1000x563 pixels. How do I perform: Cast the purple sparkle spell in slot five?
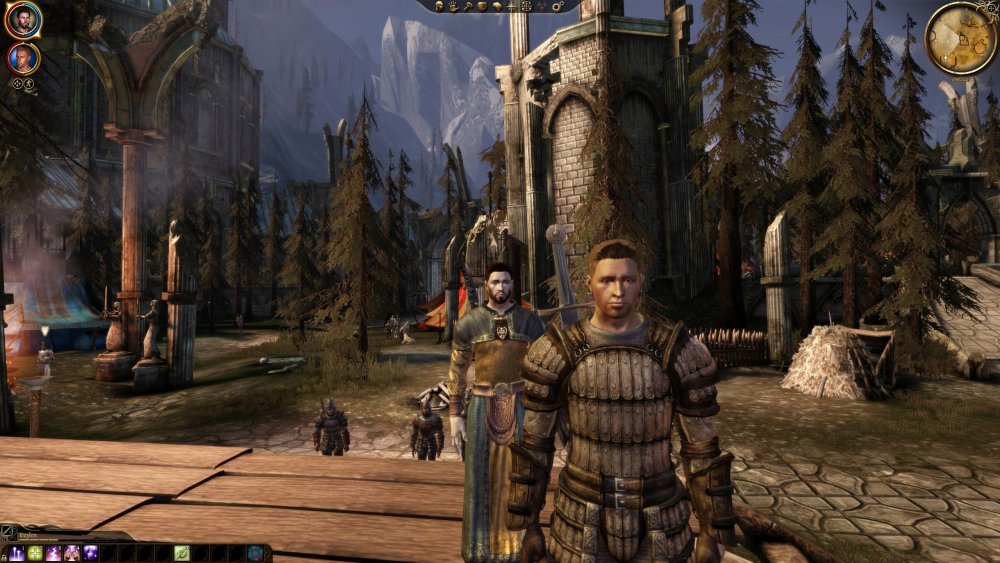[x=89, y=553]
